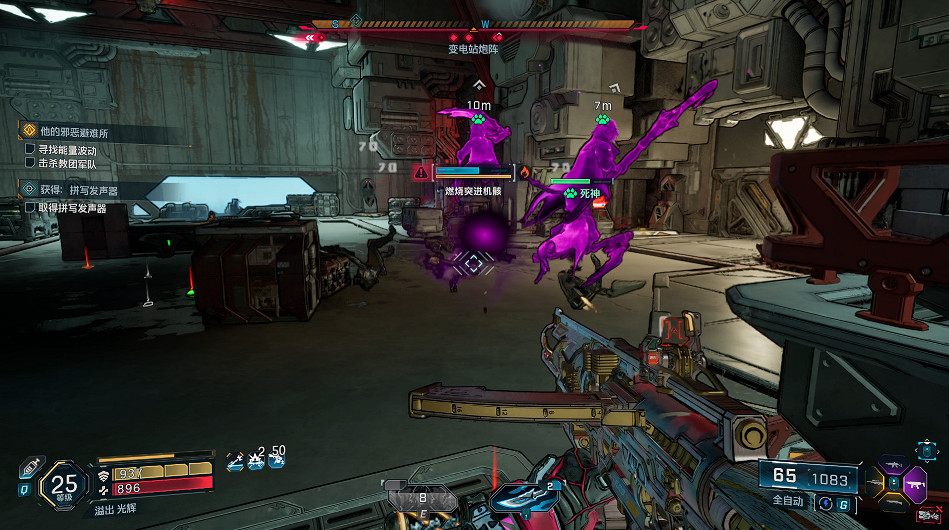The height and width of the screenshot is (530, 949).
Task: Click the 寻找能量波动 objective checkbox
Action: point(31,150)
